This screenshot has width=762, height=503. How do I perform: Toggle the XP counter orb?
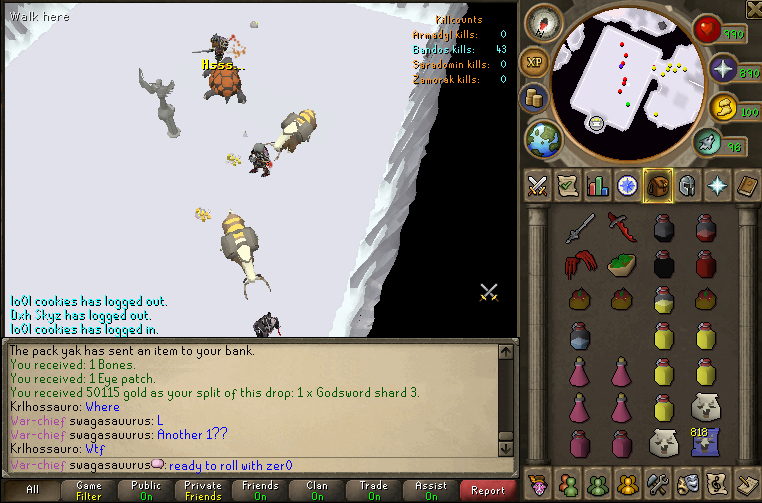[535, 62]
